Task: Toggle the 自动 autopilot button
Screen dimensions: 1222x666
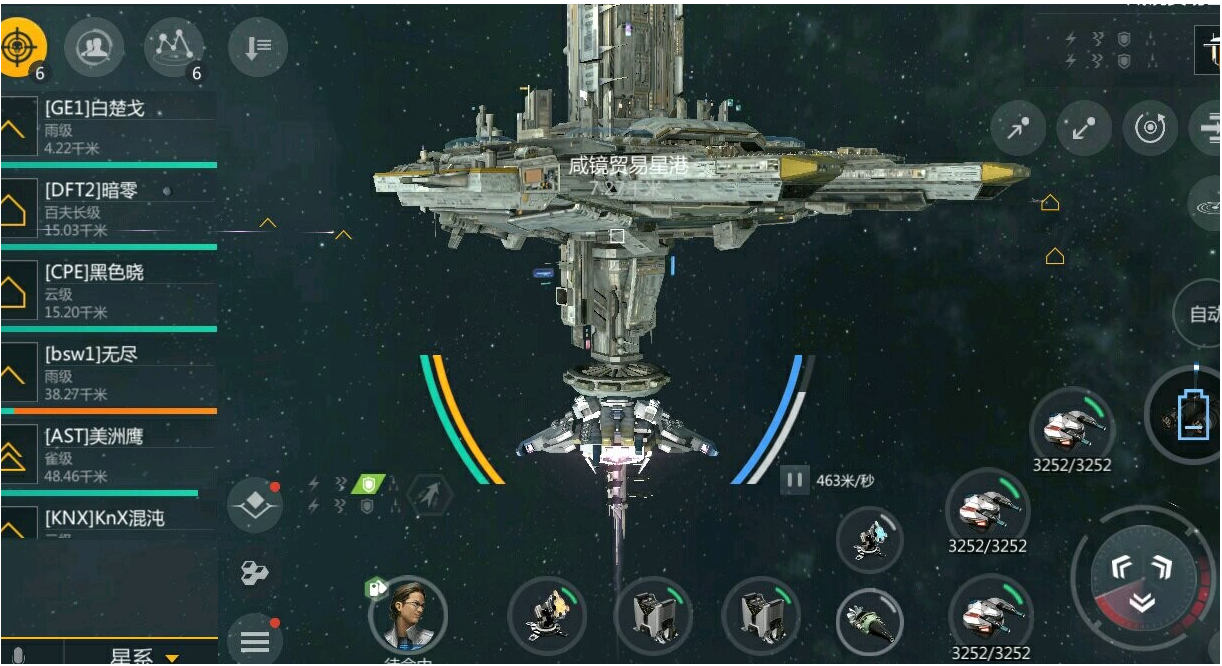Action: click(x=1201, y=314)
